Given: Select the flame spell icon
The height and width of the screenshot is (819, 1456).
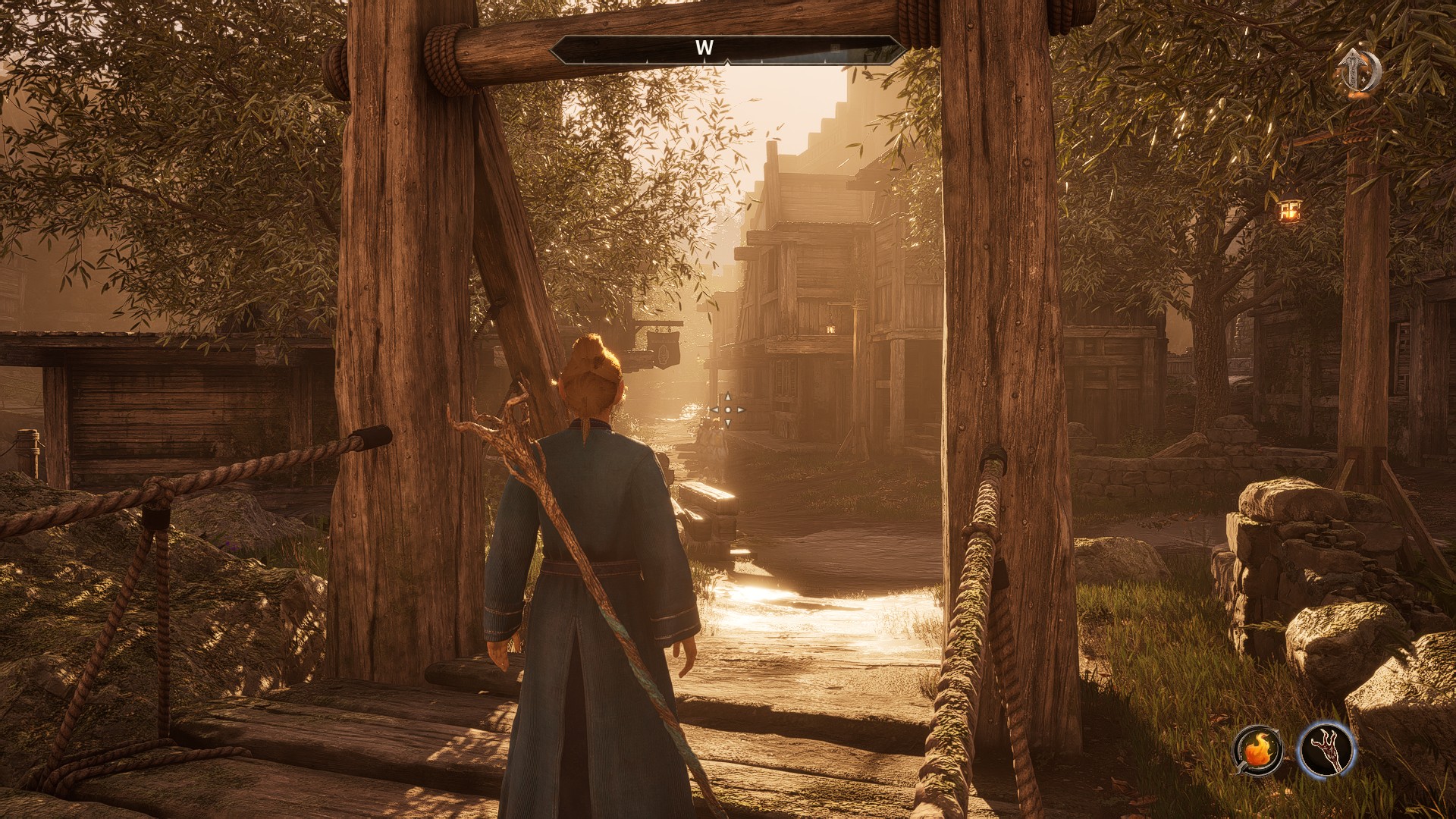Looking at the screenshot, I should (1257, 750).
